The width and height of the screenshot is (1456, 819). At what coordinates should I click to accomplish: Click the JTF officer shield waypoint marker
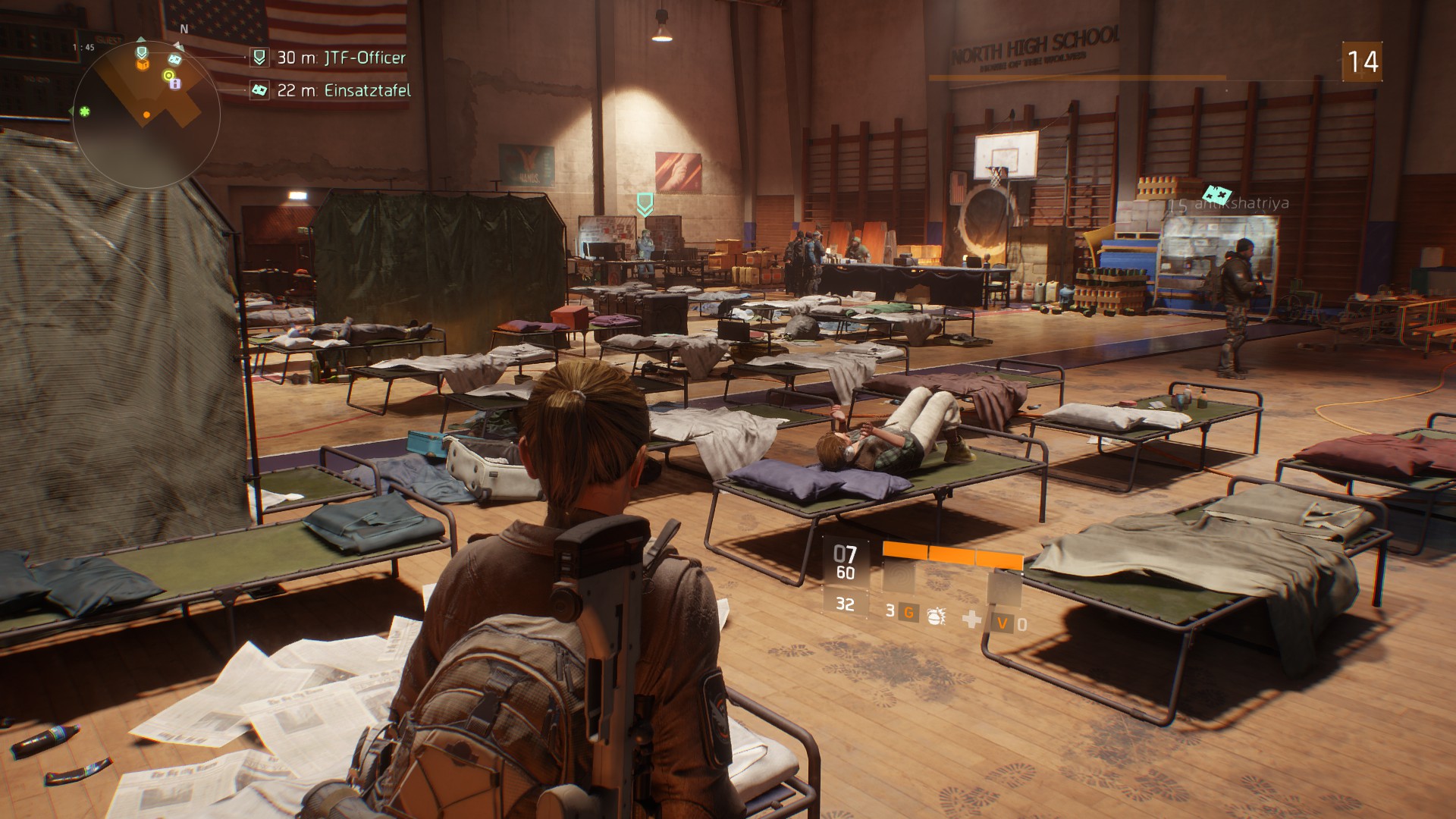click(x=645, y=203)
